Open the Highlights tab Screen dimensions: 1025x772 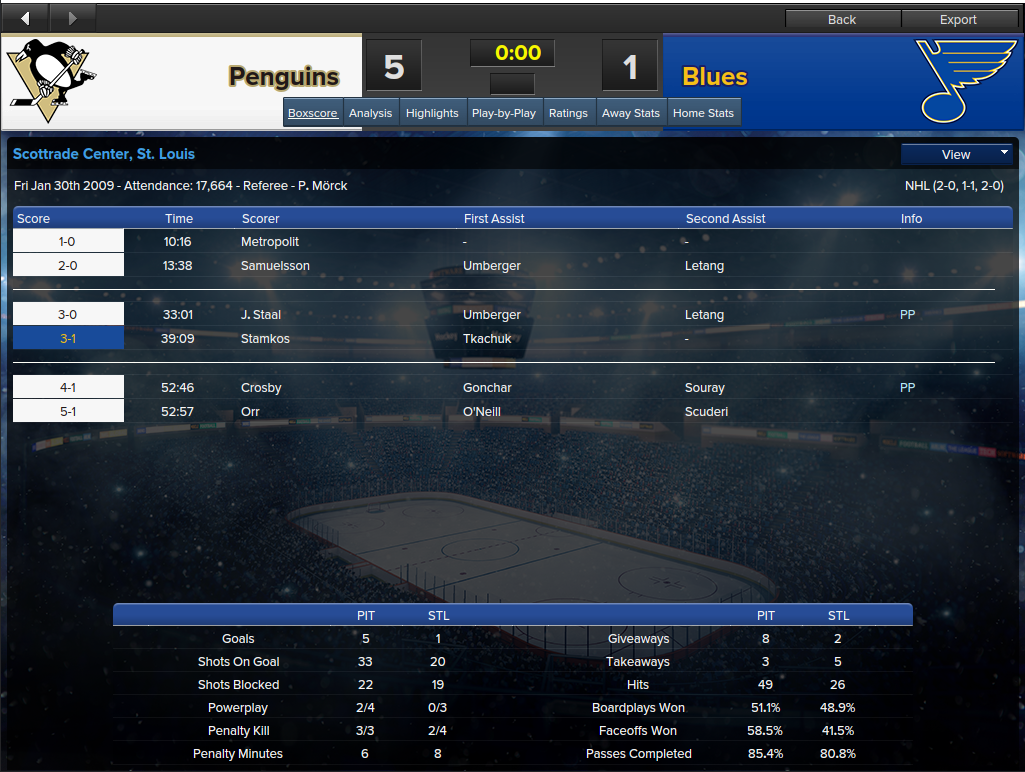point(432,113)
